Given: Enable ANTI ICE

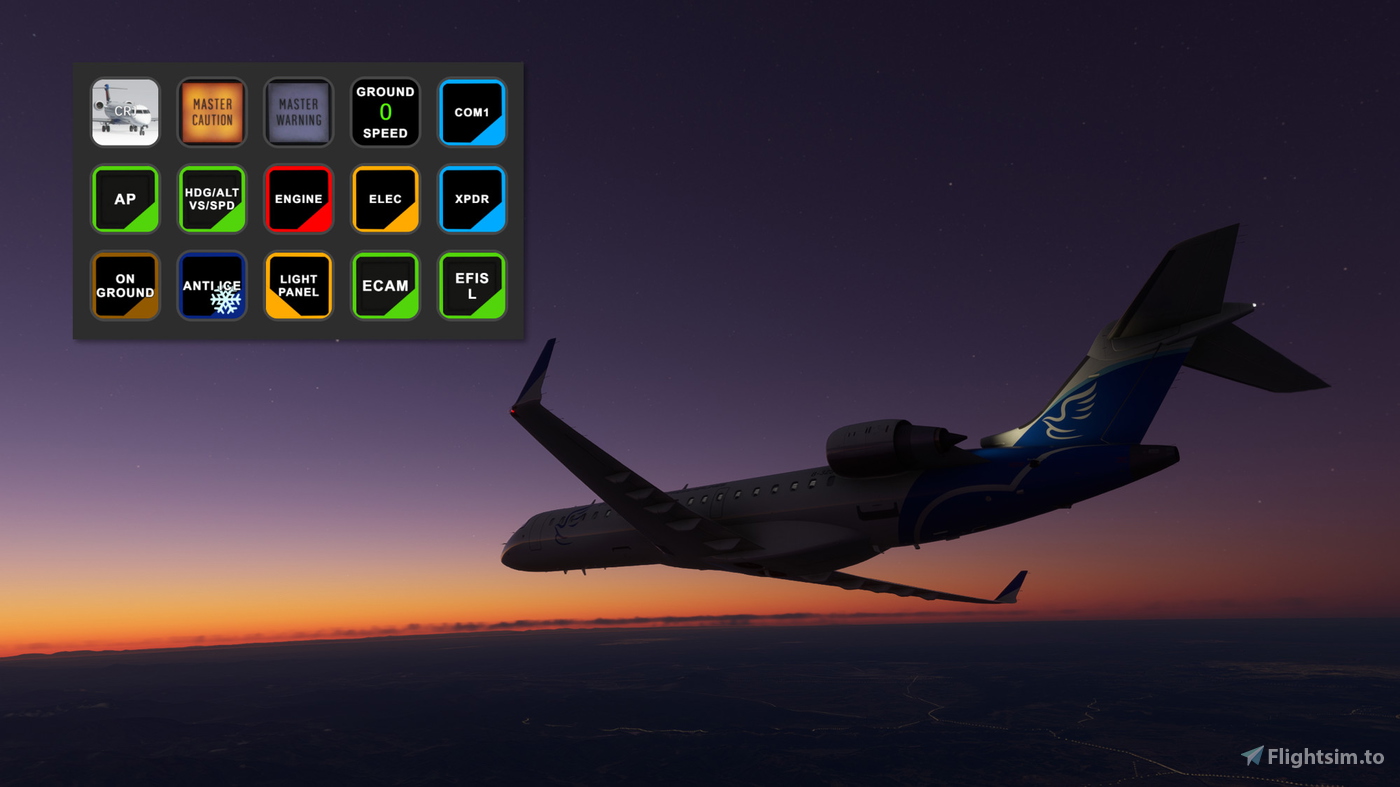Looking at the screenshot, I should coord(212,286).
